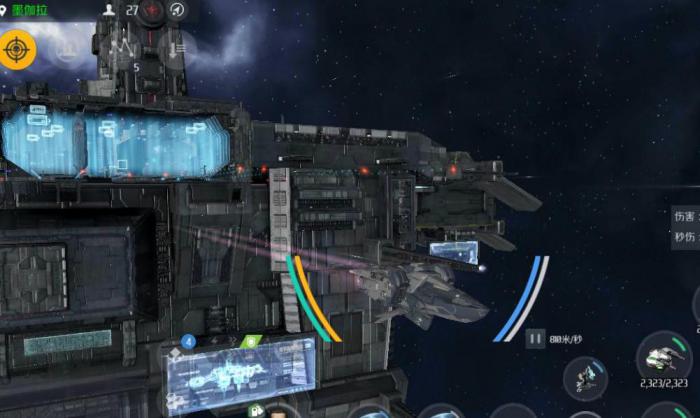Open the navigation compass icon
700x418 pixels.
pyautogui.click(x=177, y=10)
